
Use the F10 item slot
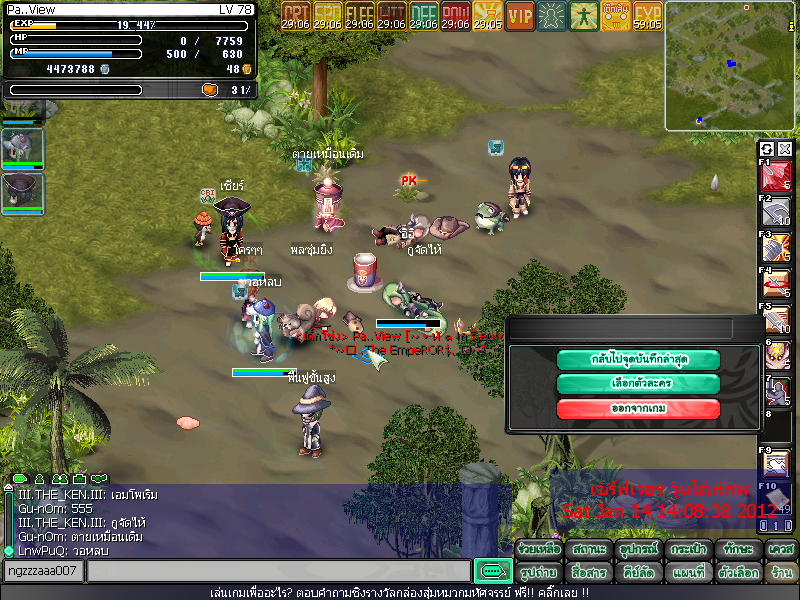pos(777,499)
